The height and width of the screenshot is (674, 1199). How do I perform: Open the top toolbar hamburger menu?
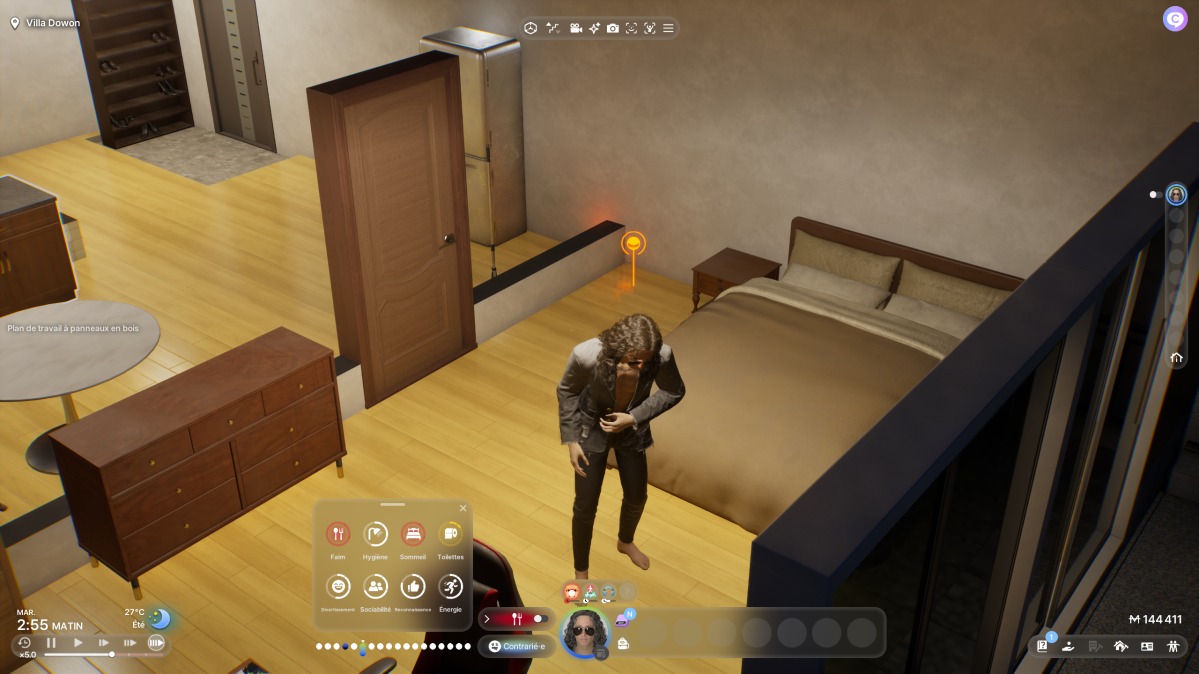(x=668, y=28)
